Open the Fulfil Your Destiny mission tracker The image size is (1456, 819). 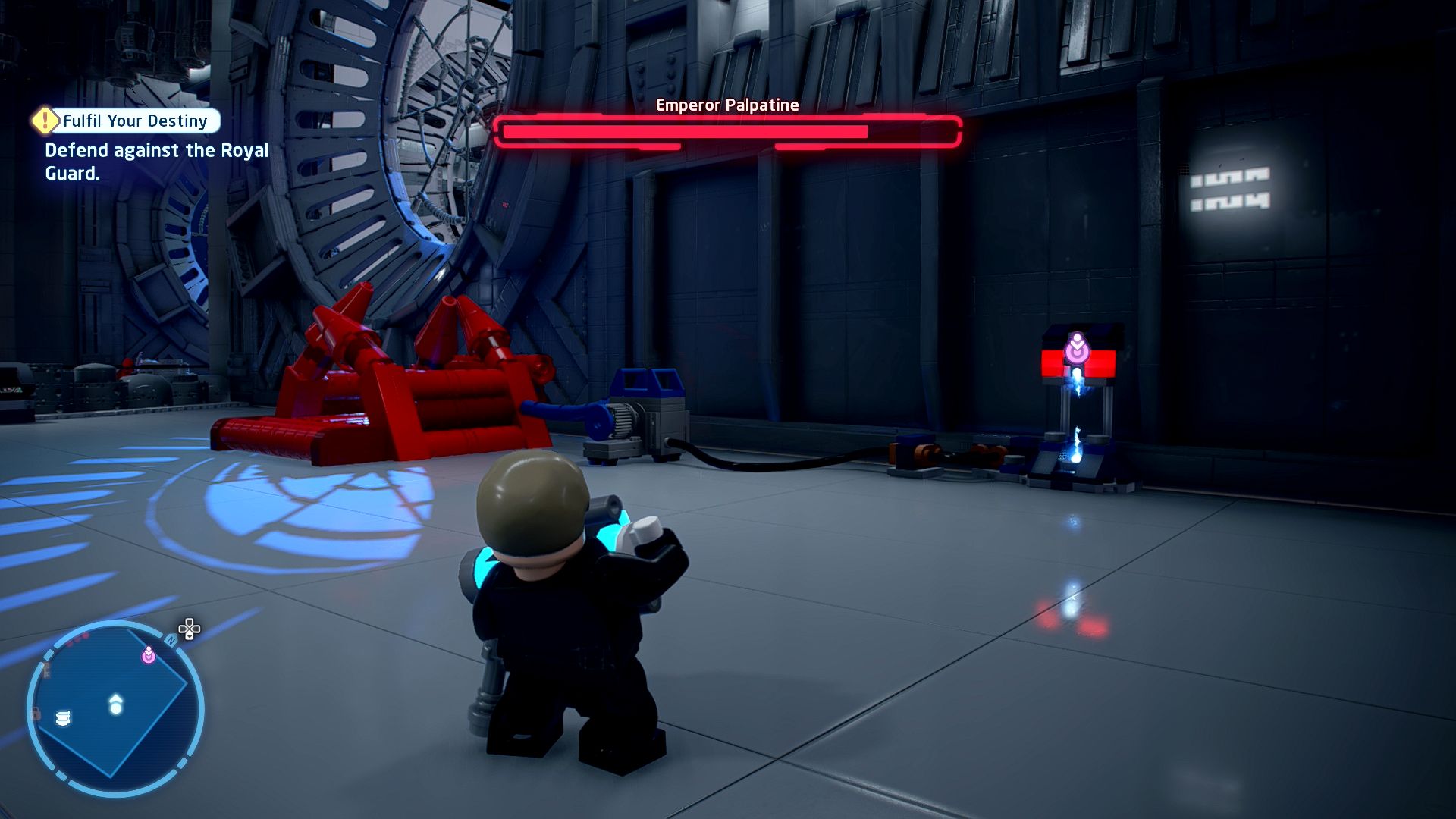point(135,121)
